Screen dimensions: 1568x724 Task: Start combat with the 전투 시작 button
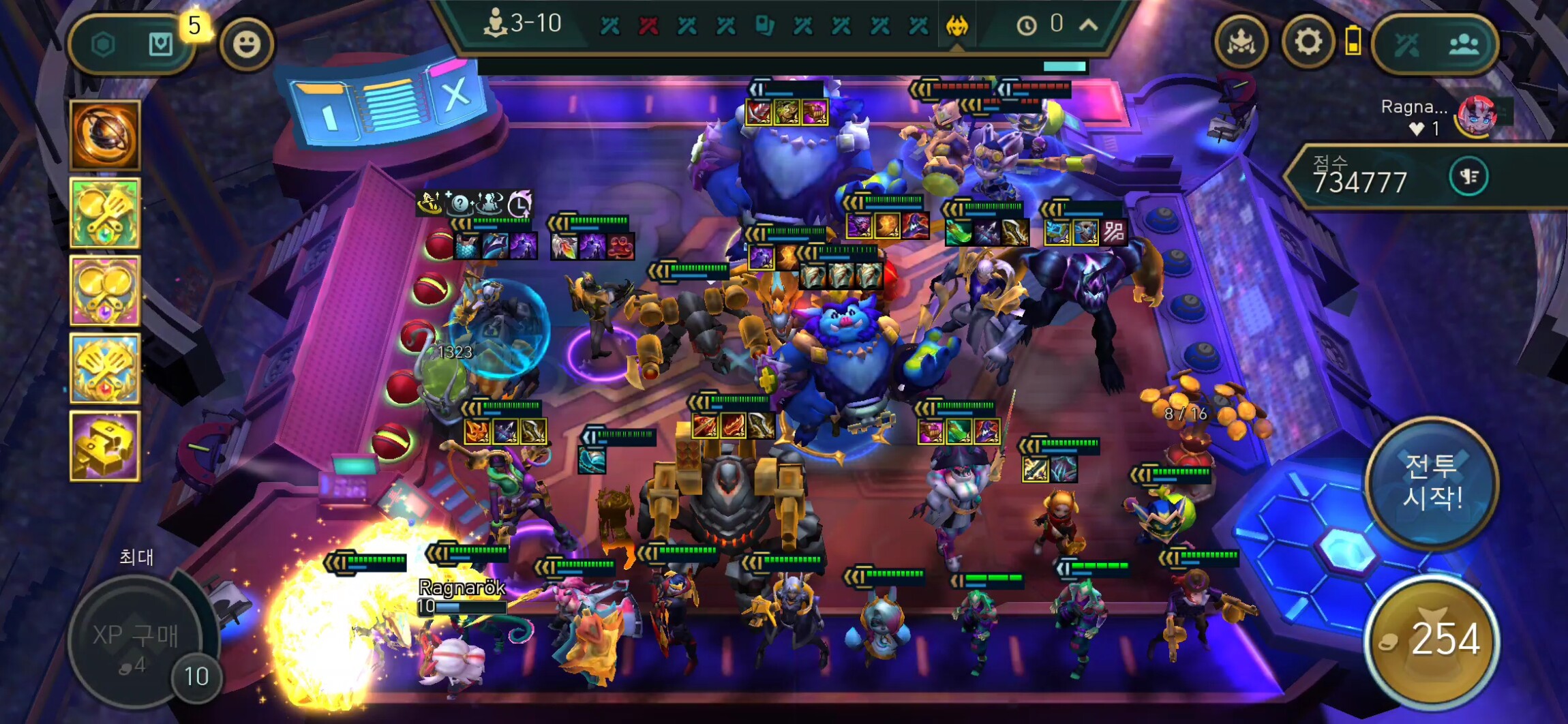pos(1432,483)
